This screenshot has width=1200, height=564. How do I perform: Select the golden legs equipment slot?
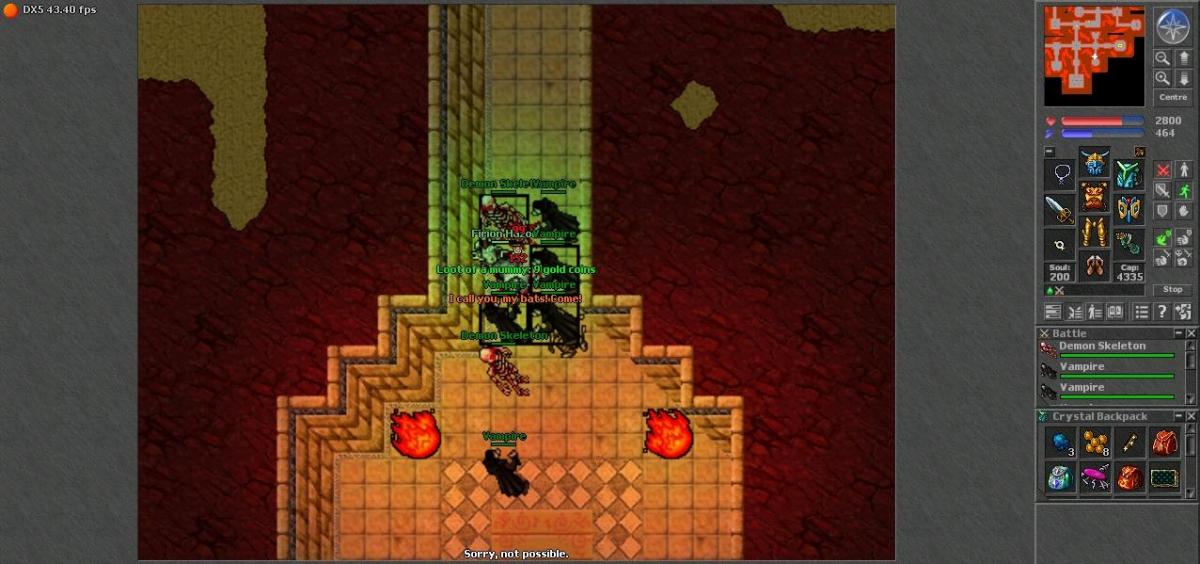pos(1095,233)
